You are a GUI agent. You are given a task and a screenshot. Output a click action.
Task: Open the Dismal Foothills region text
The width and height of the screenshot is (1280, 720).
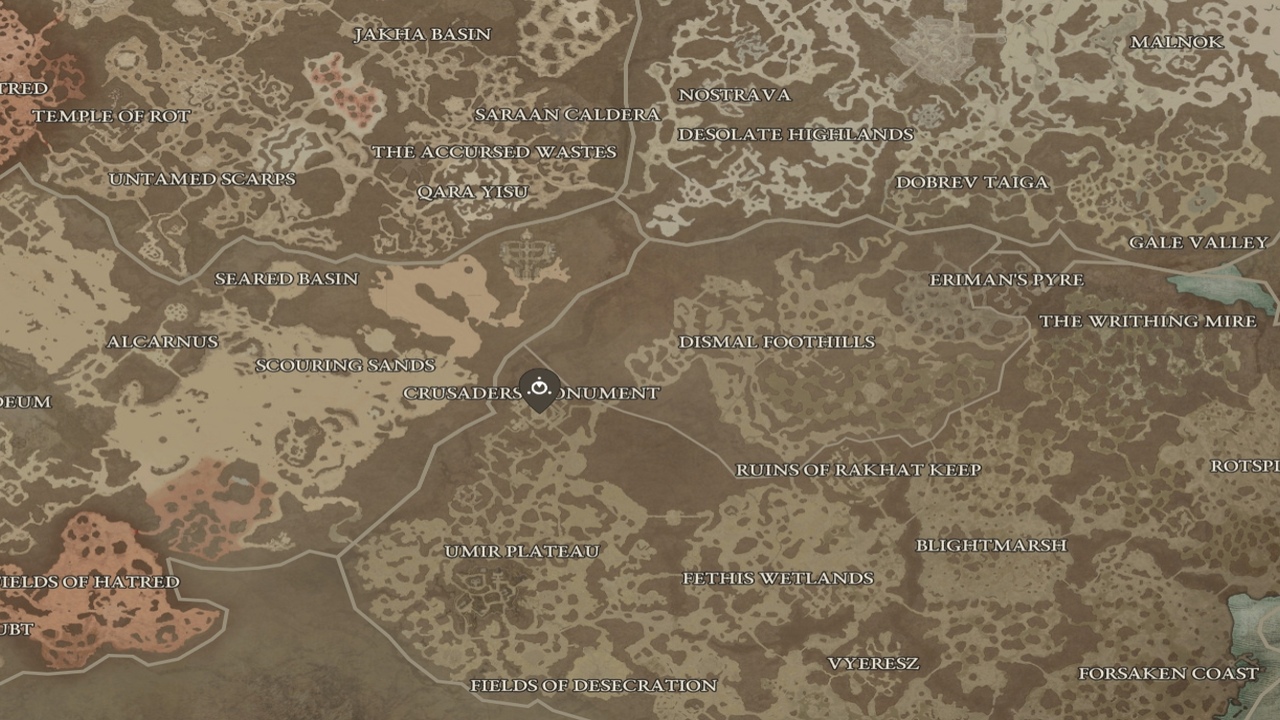776,341
